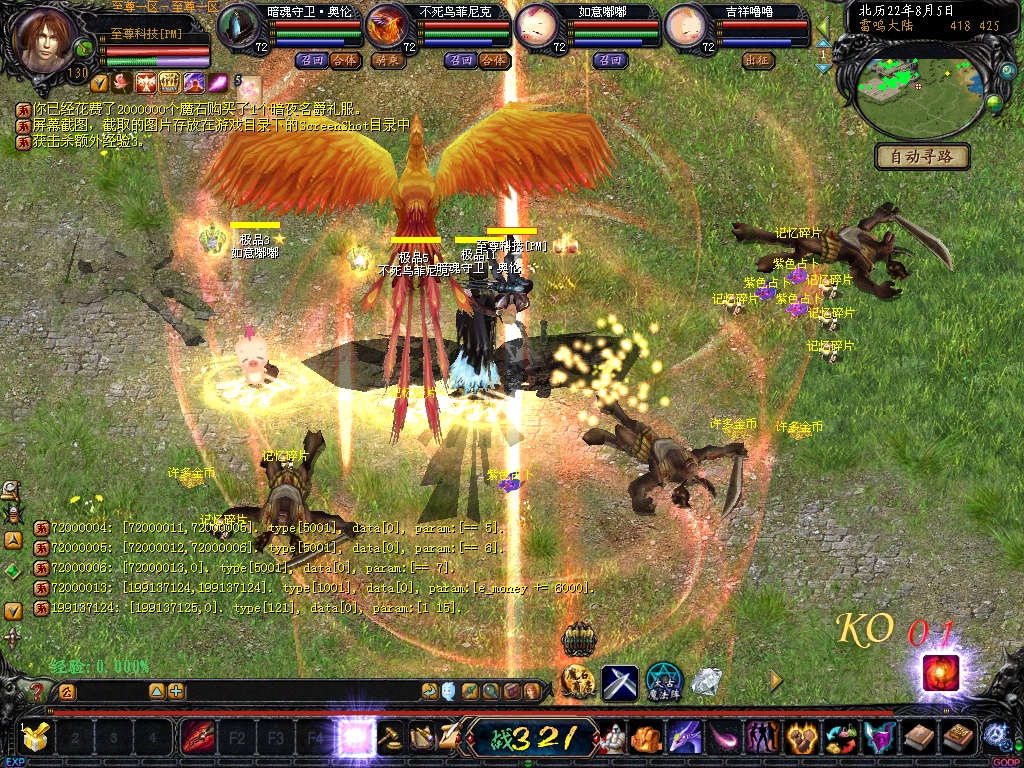Click the white diamond icon

(707, 682)
